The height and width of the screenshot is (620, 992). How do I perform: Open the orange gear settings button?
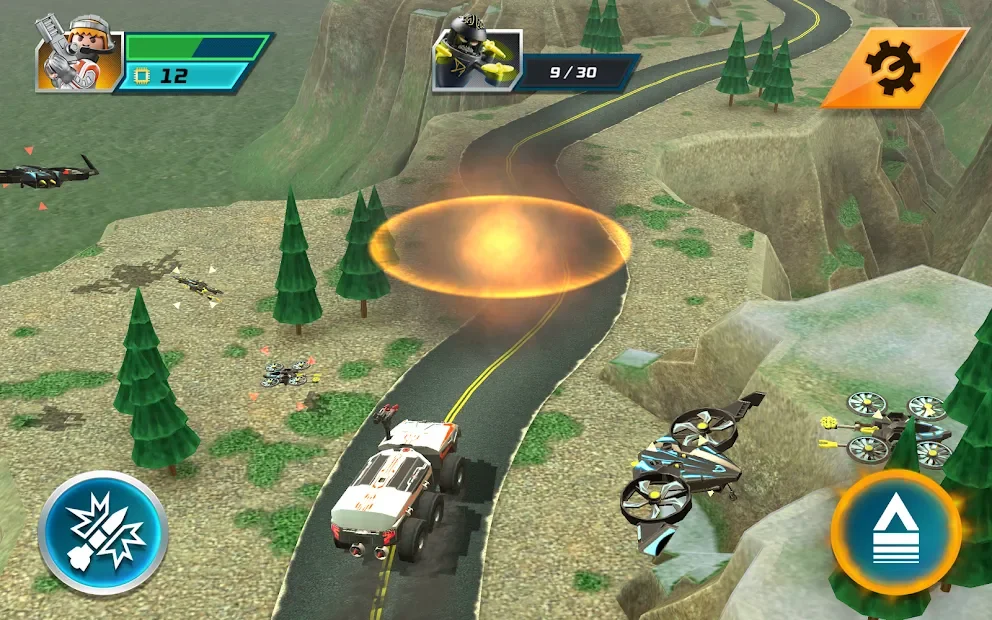[893, 67]
